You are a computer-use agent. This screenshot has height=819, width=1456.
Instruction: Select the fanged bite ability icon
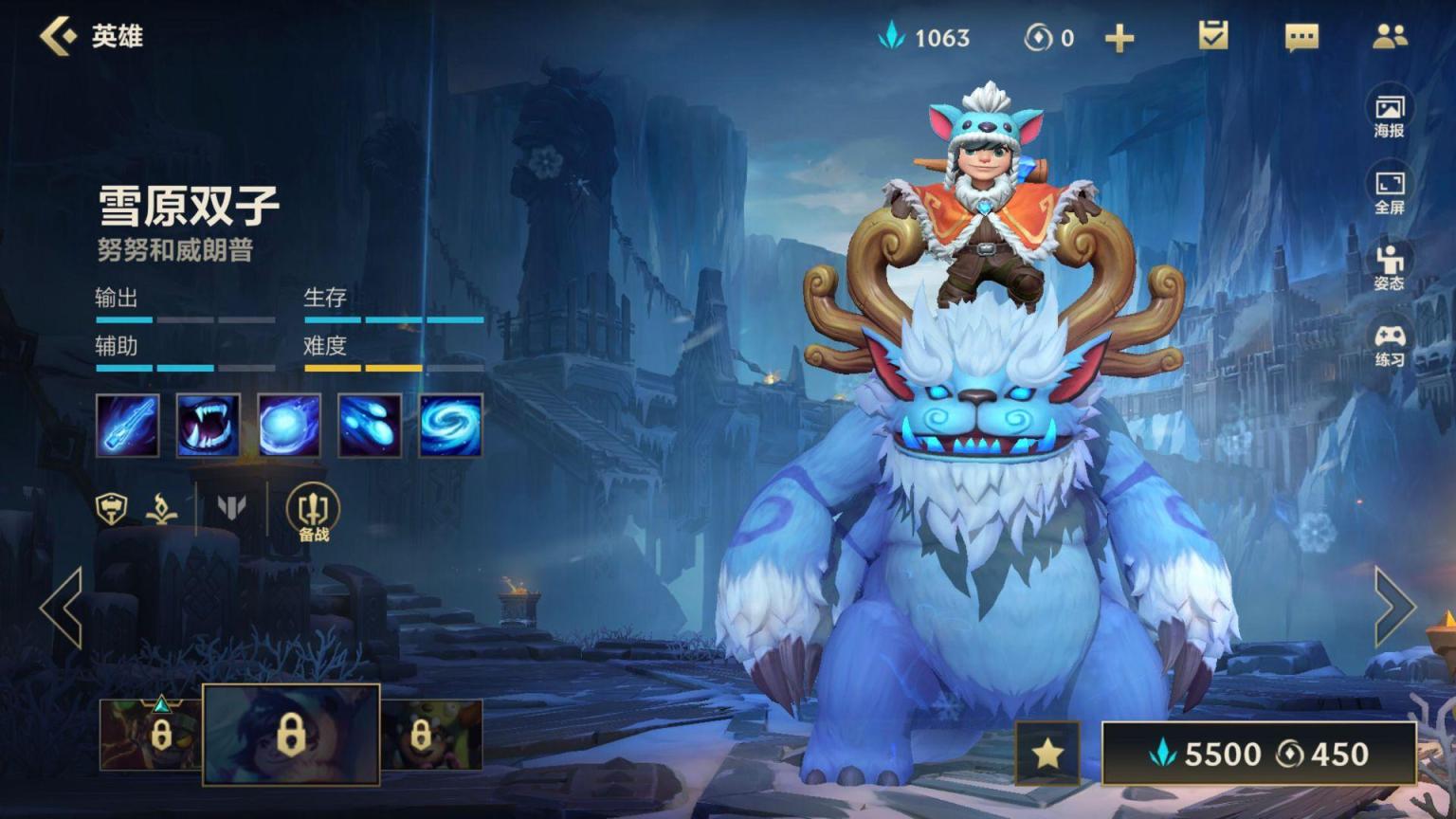tap(209, 426)
